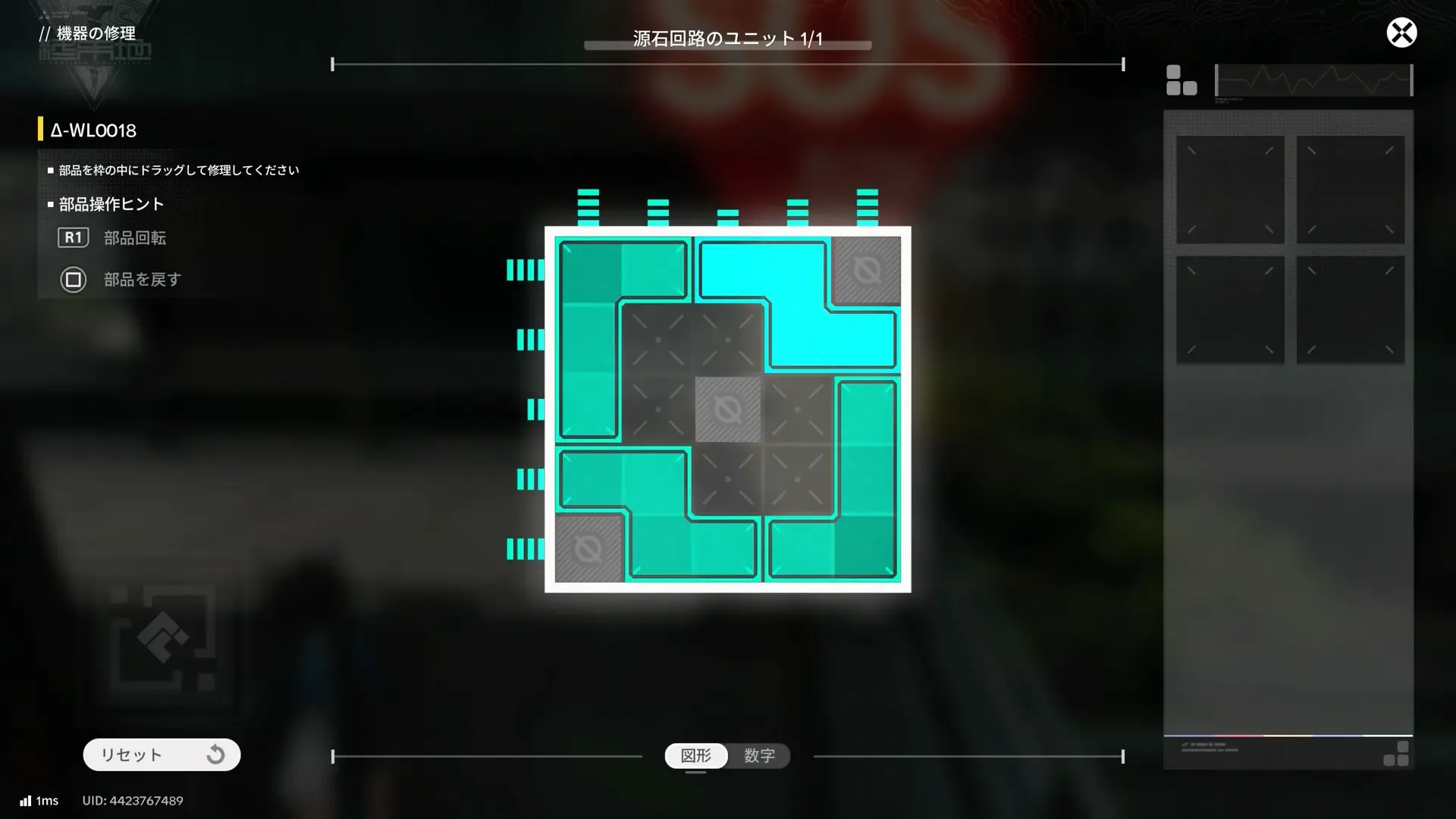Click the Ø blocked cell at grid bottom-left
Screen dimensions: 1456x819
coord(589,549)
